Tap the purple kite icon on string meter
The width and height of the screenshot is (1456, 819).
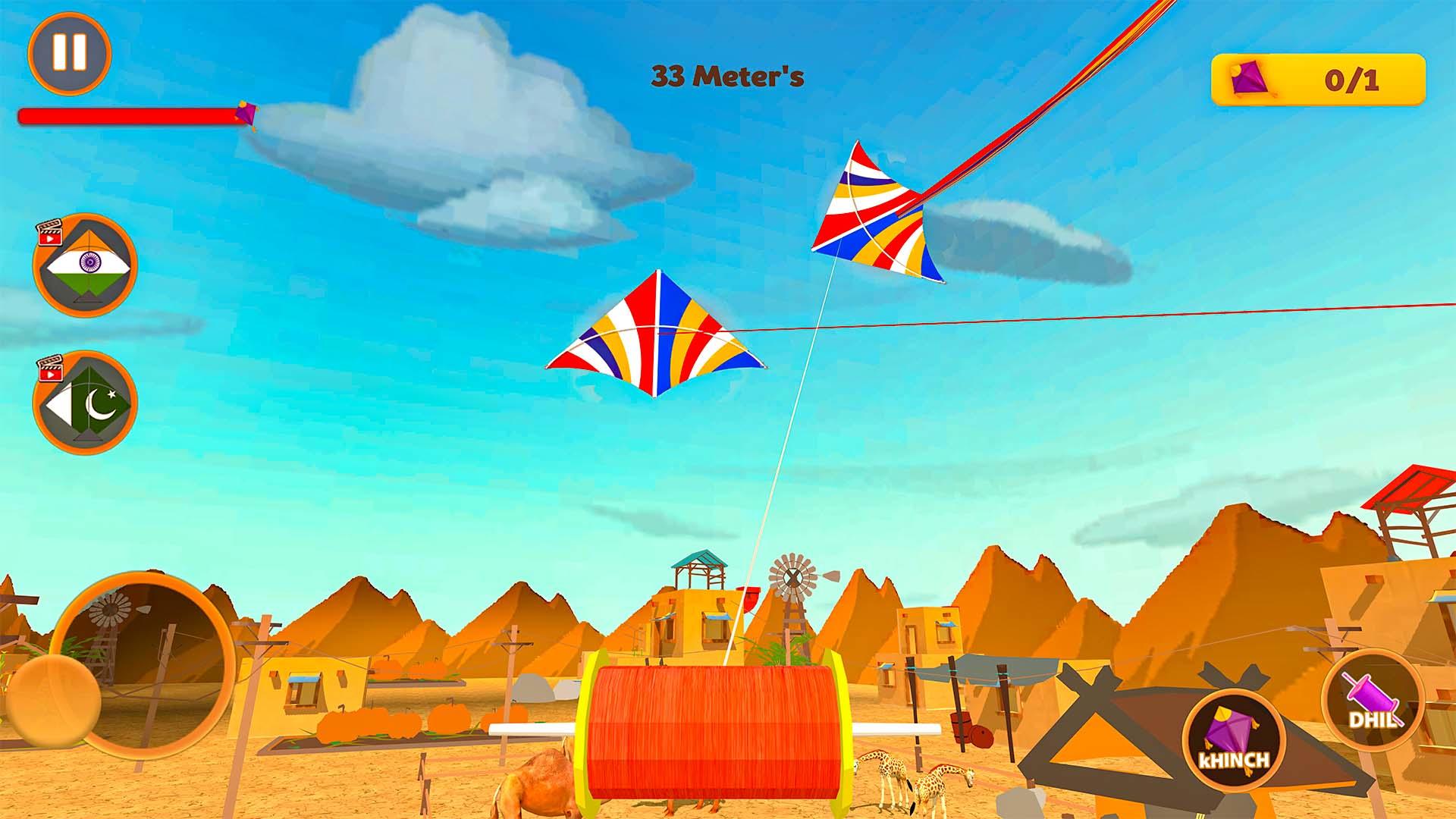point(246,112)
